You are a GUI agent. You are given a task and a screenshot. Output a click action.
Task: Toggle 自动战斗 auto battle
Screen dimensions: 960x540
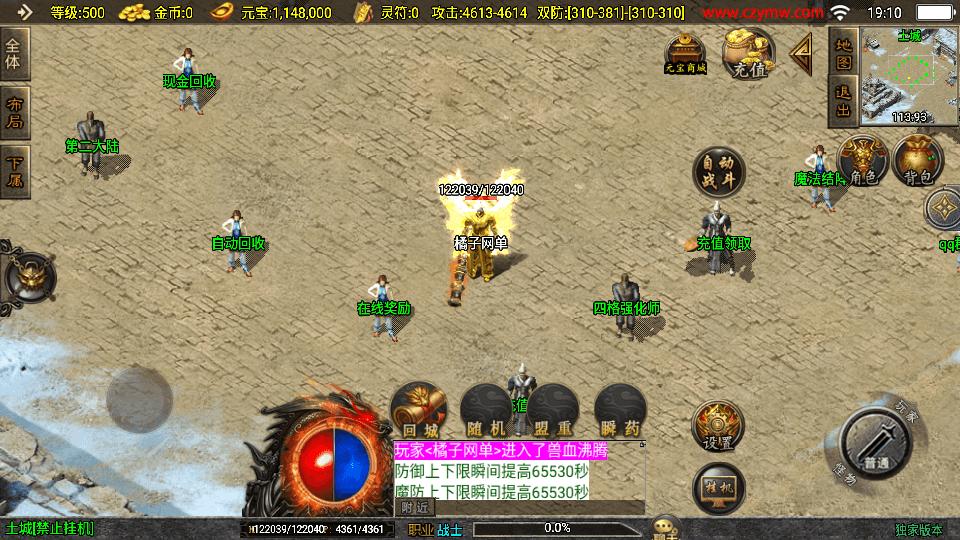718,172
